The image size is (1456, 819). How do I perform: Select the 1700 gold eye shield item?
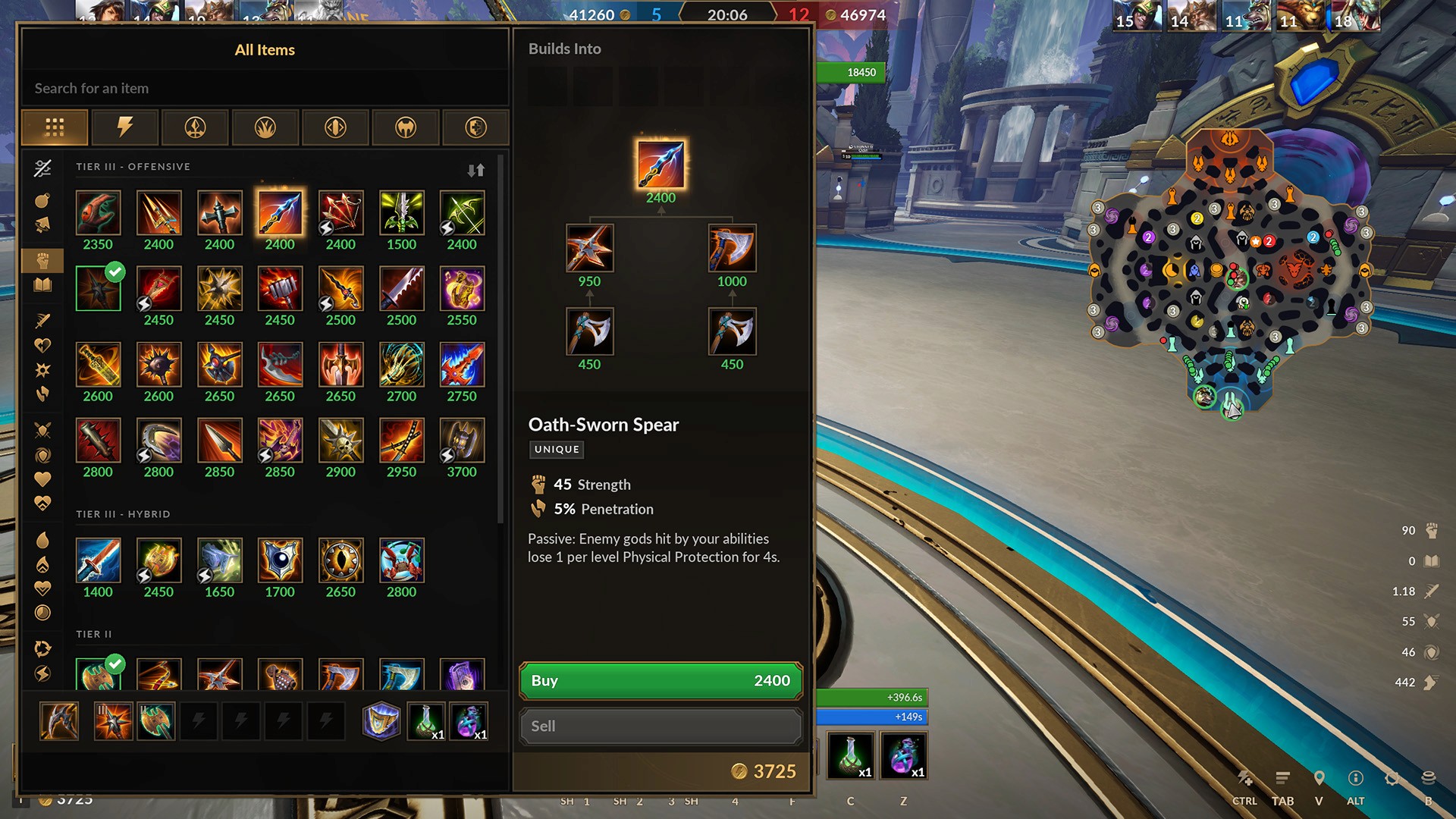click(x=280, y=560)
